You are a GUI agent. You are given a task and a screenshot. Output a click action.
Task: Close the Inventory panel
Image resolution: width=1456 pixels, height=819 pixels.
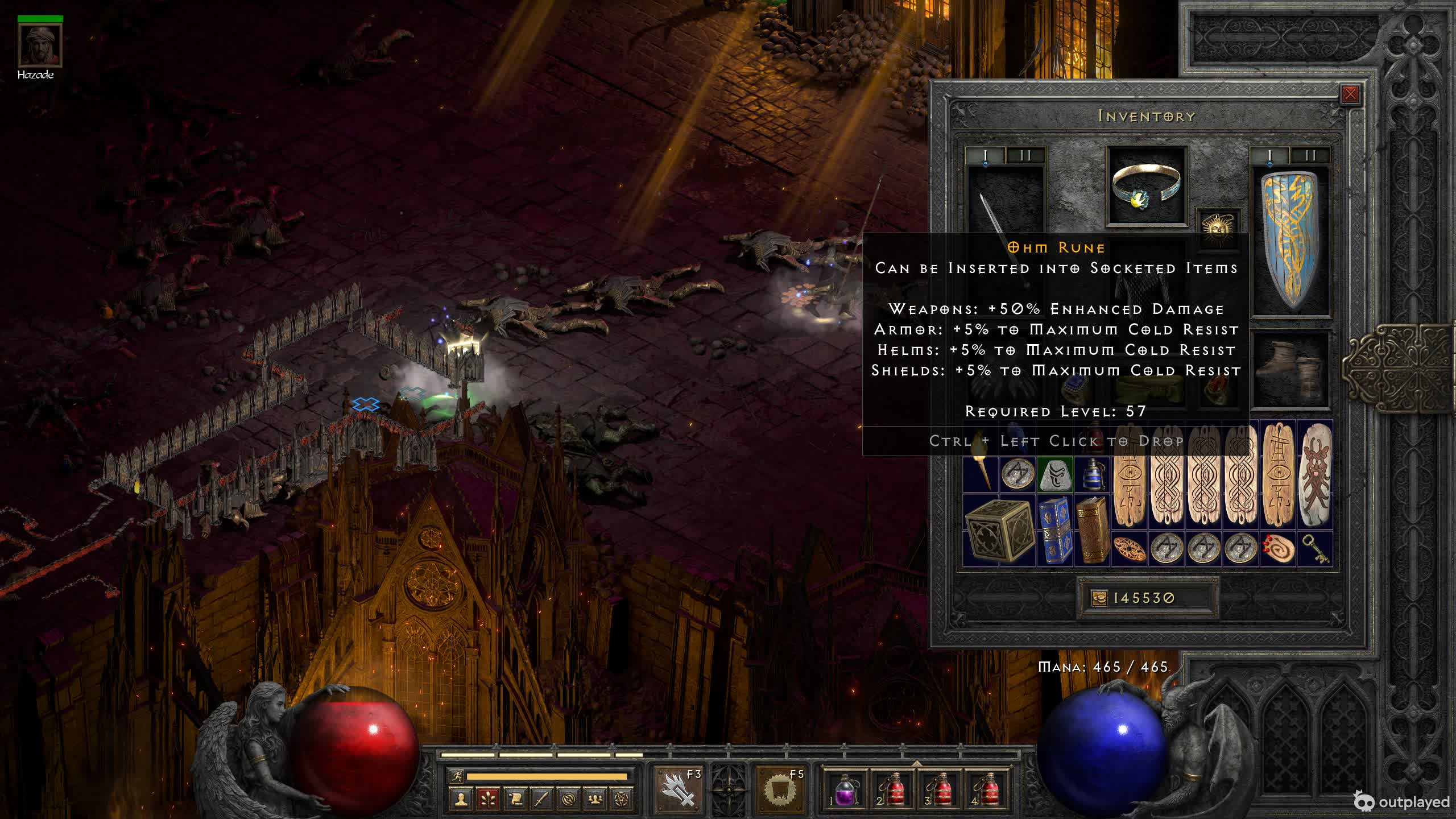pyautogui.click(x=1350, y=94)
